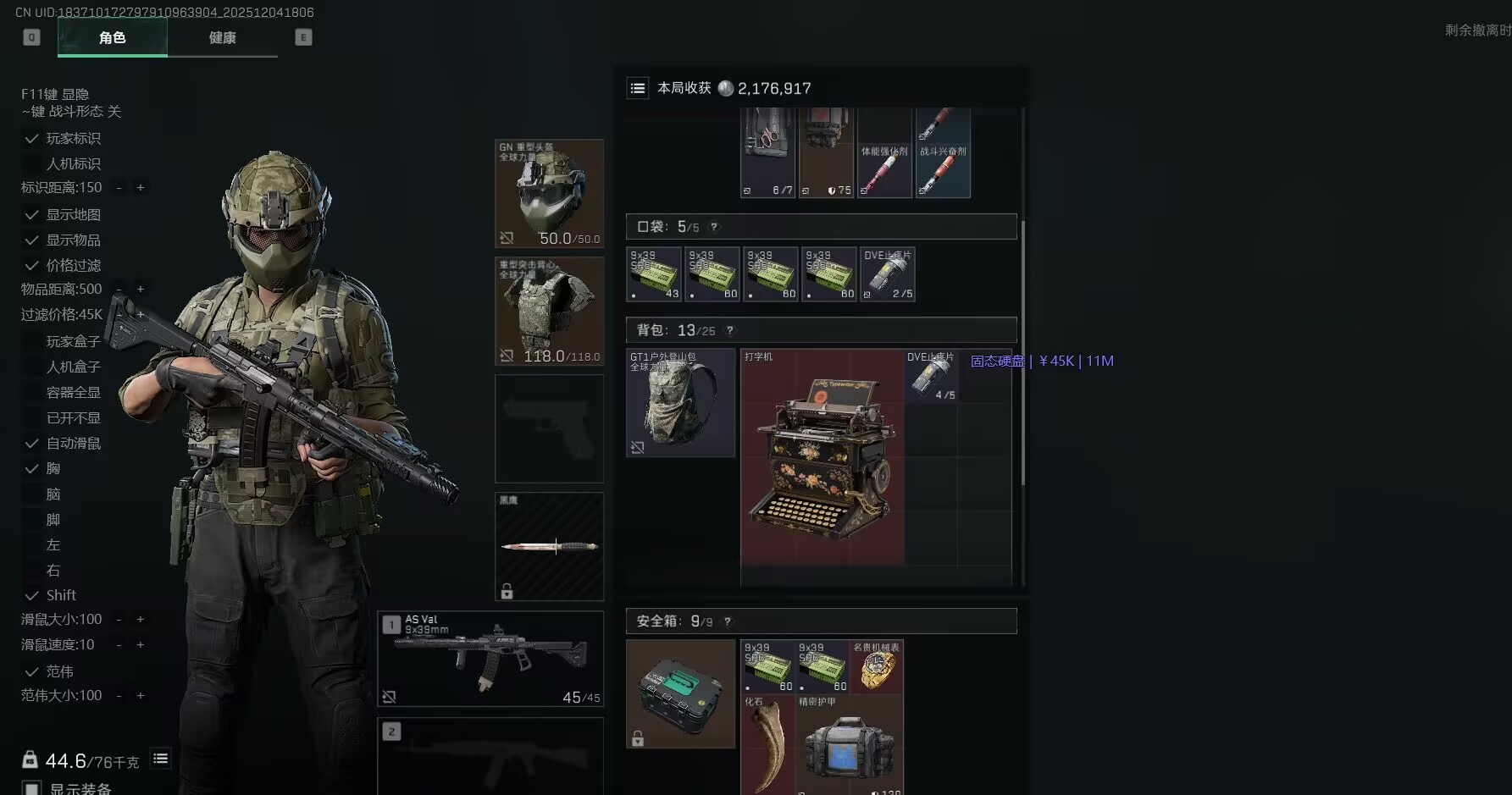Open the list icon beside 本局收获
This screenshot has width=1512, height=795.
pyautogui.click(x=638, y=88)
